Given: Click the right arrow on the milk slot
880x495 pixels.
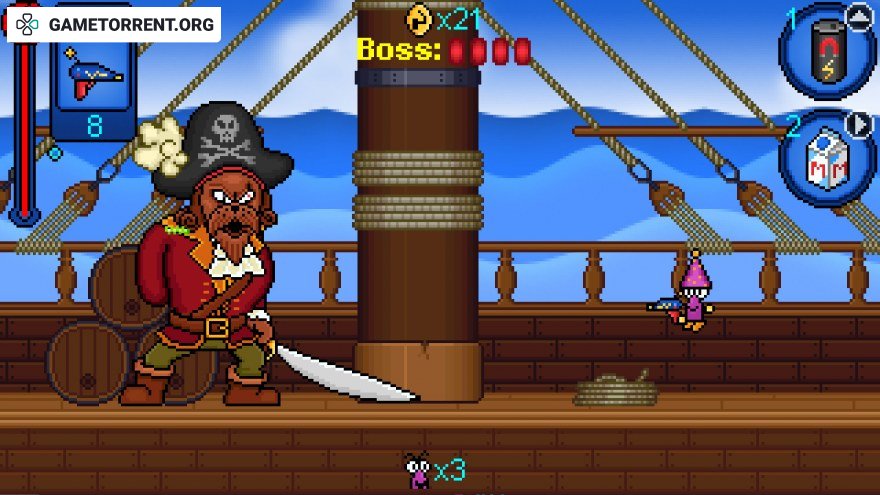Looking at the screenshot, I should click(859, 125).
